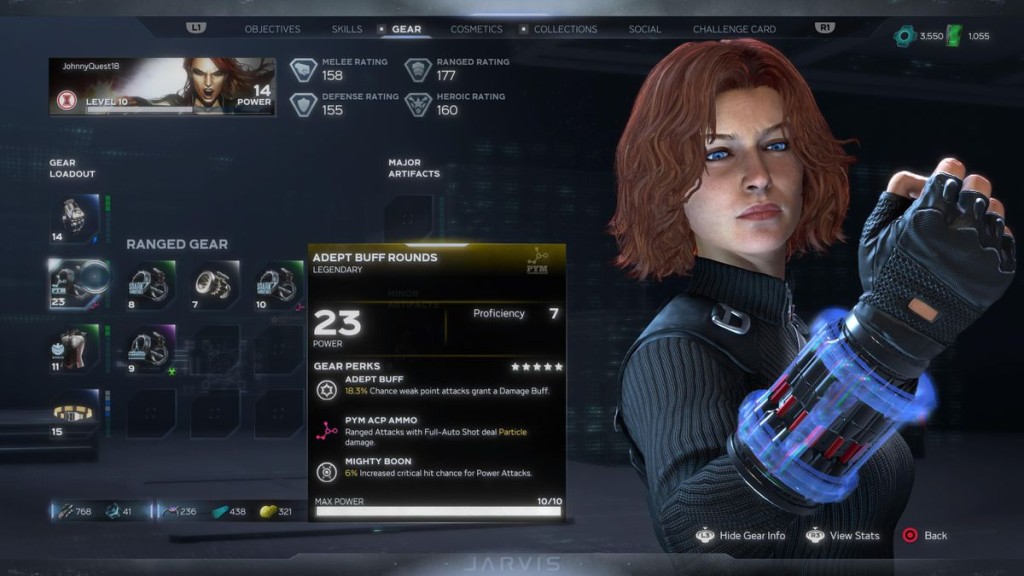The image size is (1024, 576).
Task: Go to the Cosmetics tab
Action: click(x=476, y=29)
